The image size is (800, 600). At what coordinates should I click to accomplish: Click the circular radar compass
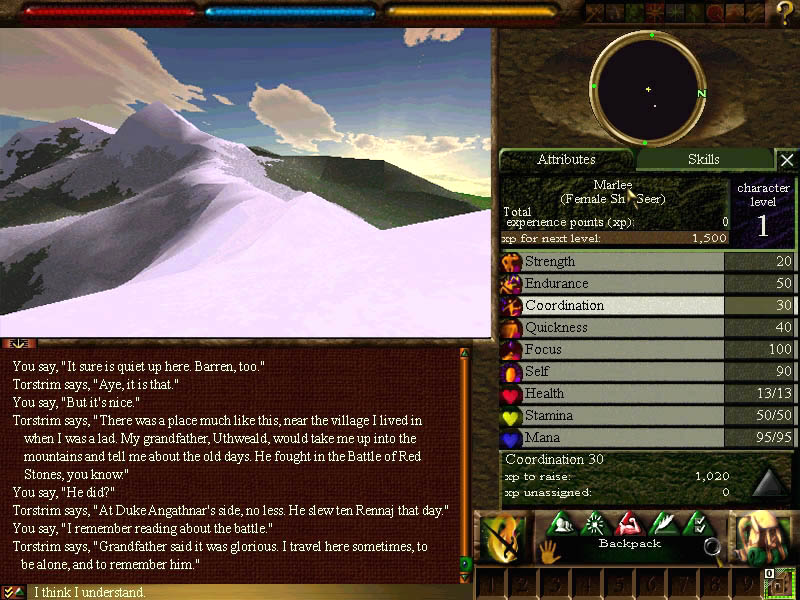pyautogui.click(x=648, y=89)
